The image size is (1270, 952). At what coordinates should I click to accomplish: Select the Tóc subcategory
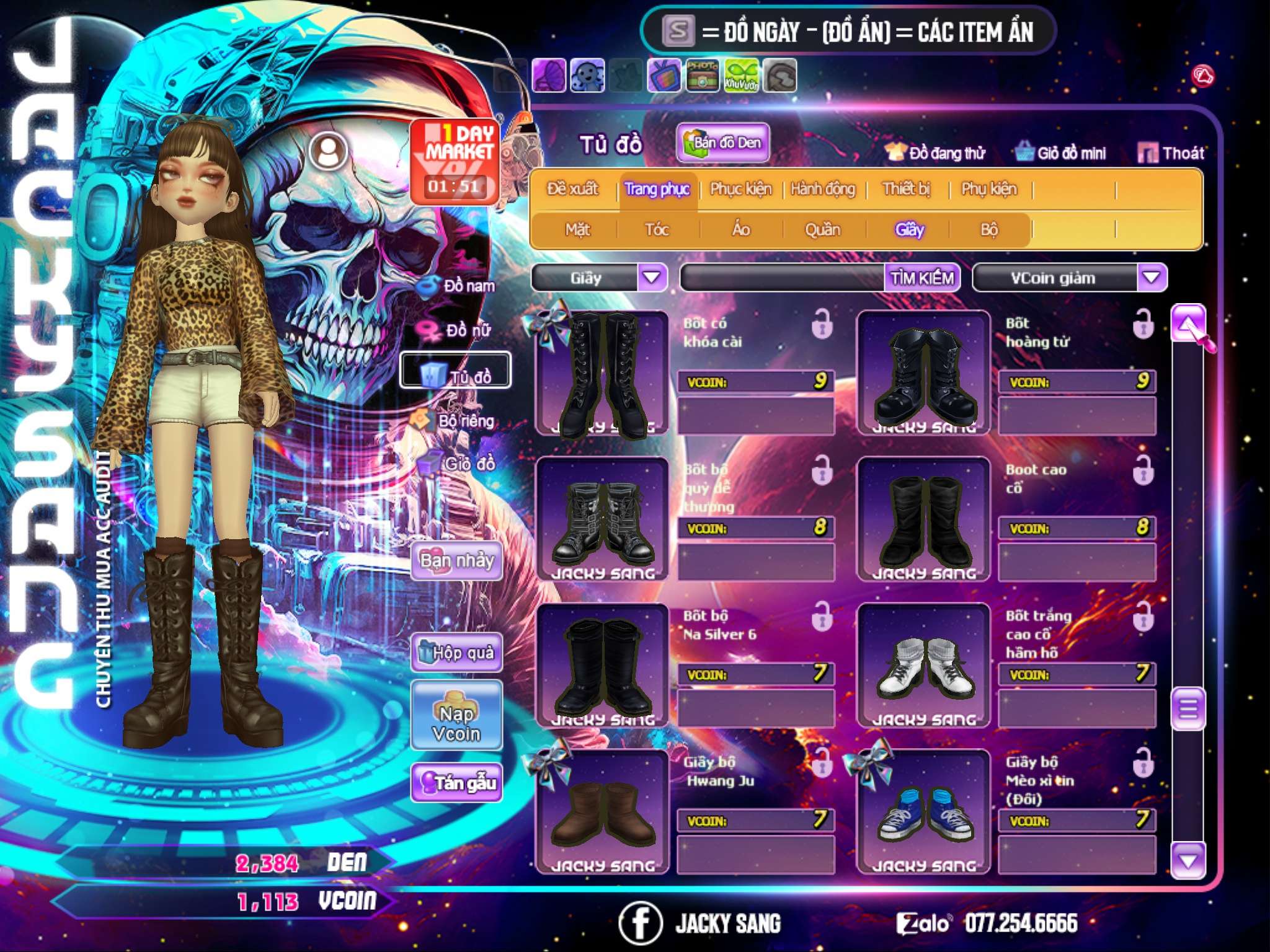657,230
